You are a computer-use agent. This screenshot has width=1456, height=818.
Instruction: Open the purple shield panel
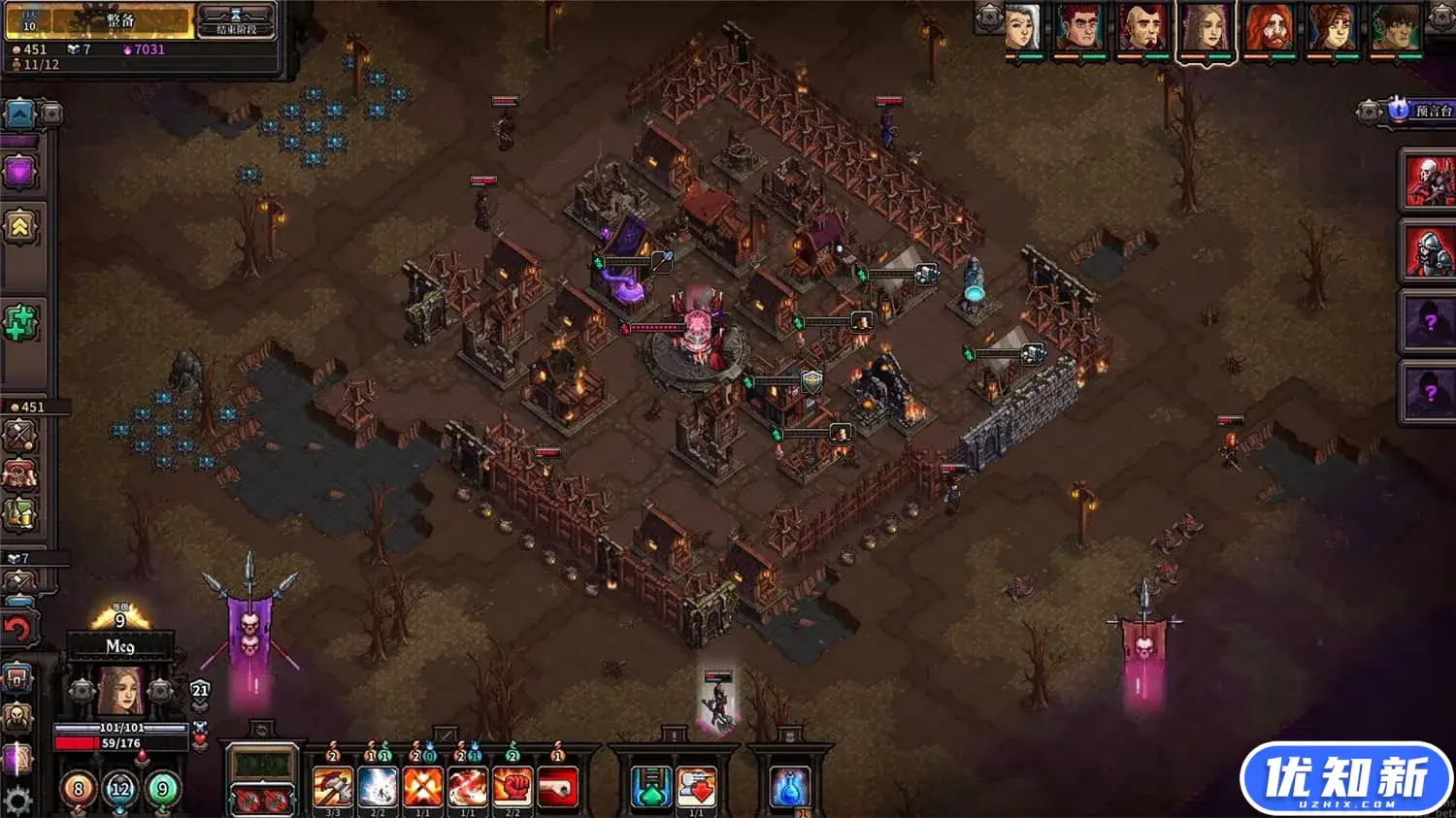point(20,173)
